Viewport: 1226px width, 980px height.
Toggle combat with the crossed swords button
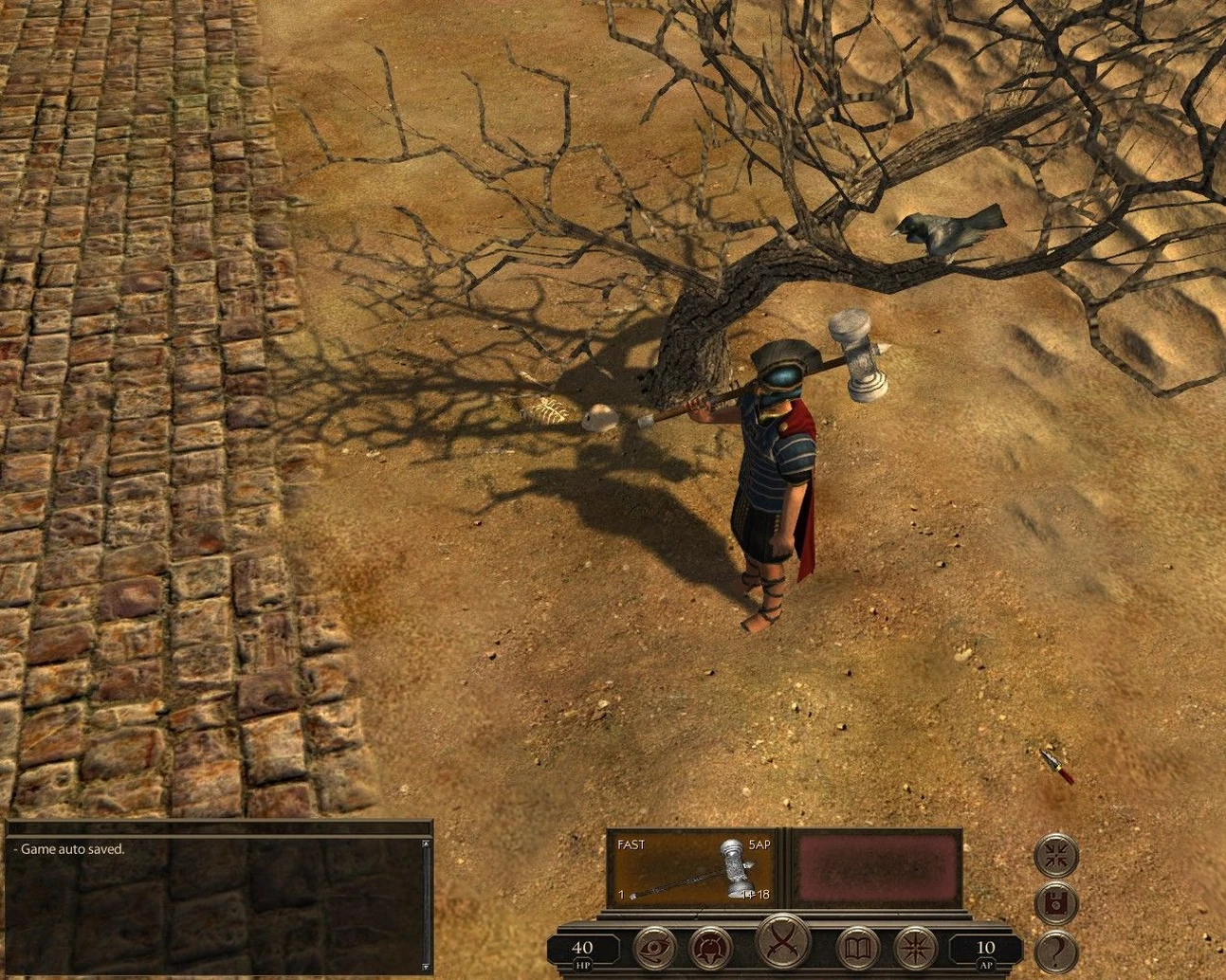783,942
